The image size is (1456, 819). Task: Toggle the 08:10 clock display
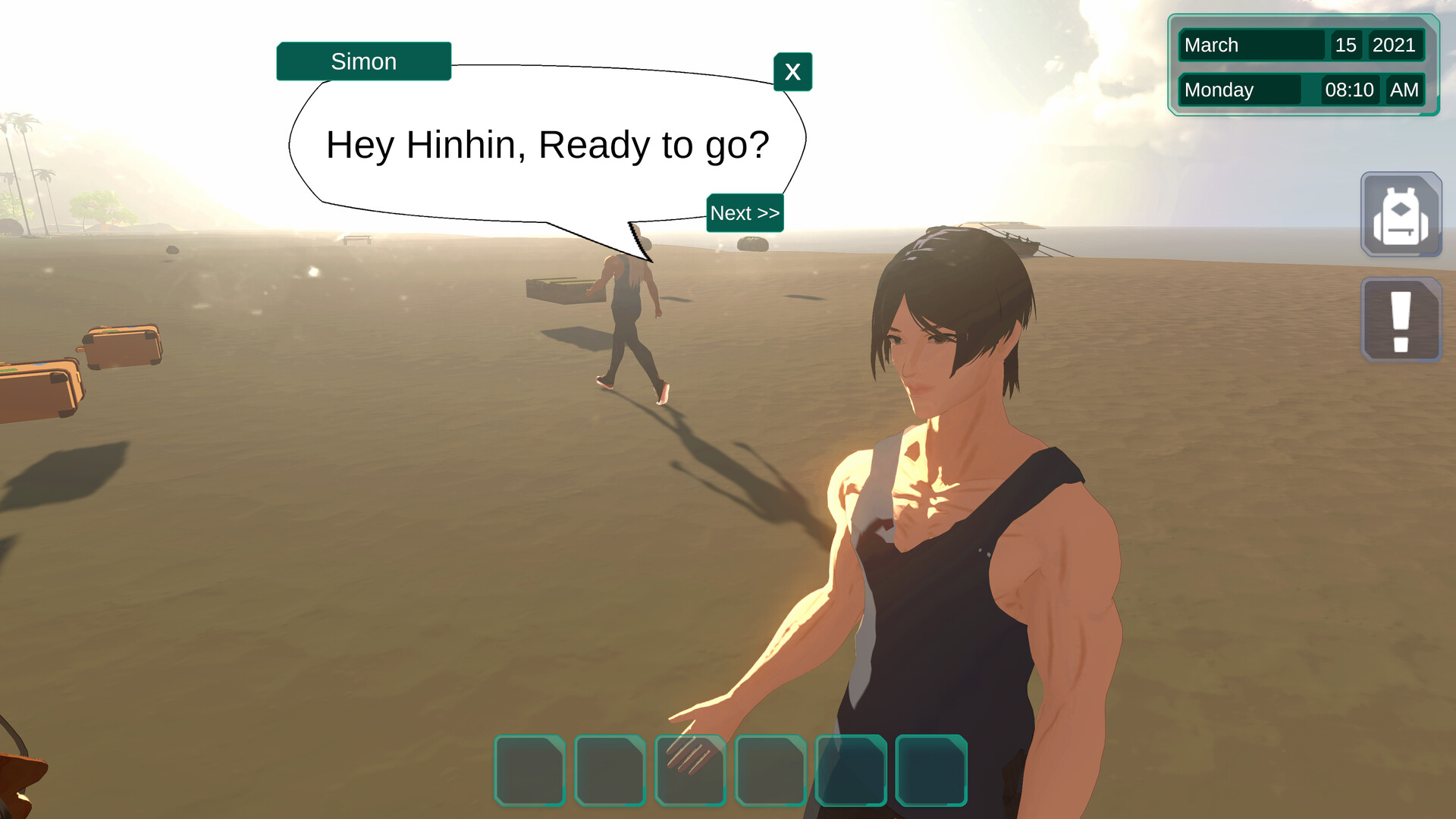click(x=1349, y=89)
